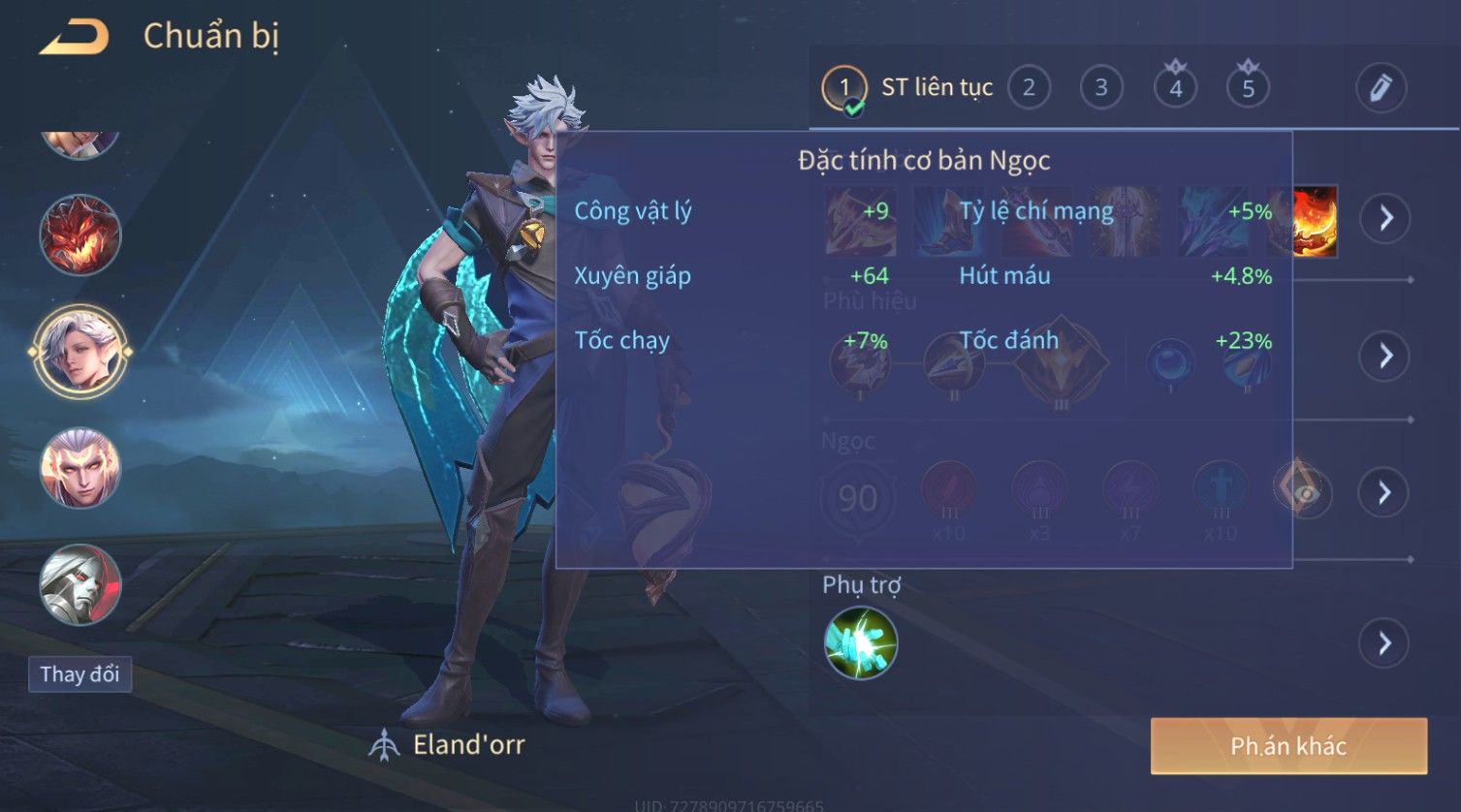This screenshot has width=1461, height=812.
Task: Switch to build preset 4
Action: (1175, 89)
